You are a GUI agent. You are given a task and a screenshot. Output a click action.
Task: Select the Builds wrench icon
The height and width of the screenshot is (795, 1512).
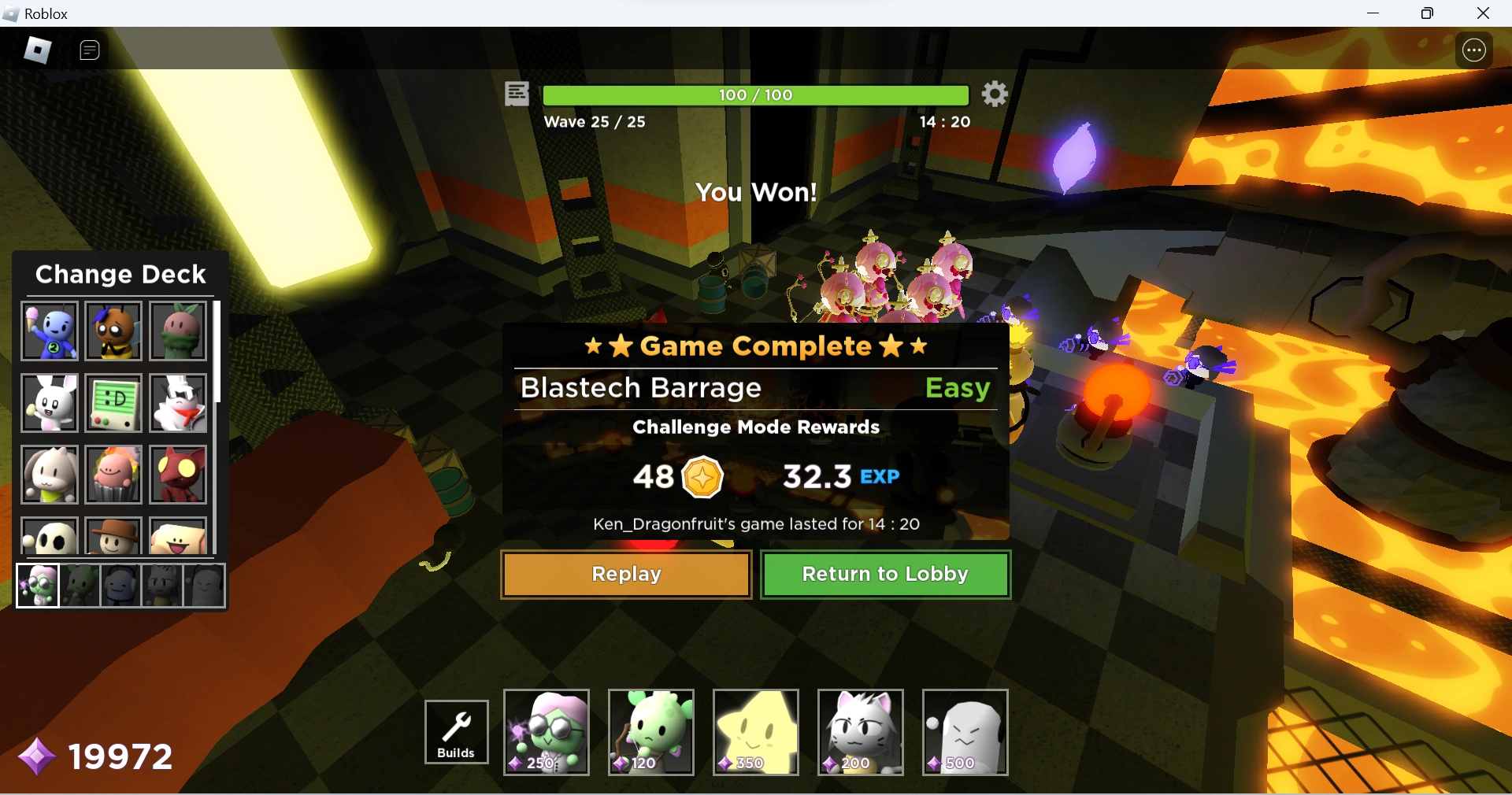tap(456, 732)
